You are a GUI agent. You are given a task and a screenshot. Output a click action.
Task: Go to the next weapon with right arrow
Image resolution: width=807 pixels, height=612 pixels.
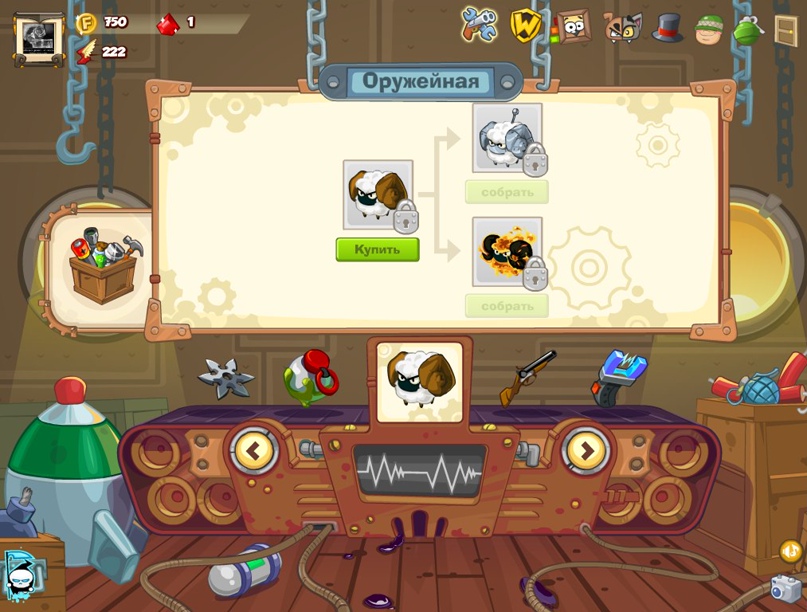coord(586,451)
